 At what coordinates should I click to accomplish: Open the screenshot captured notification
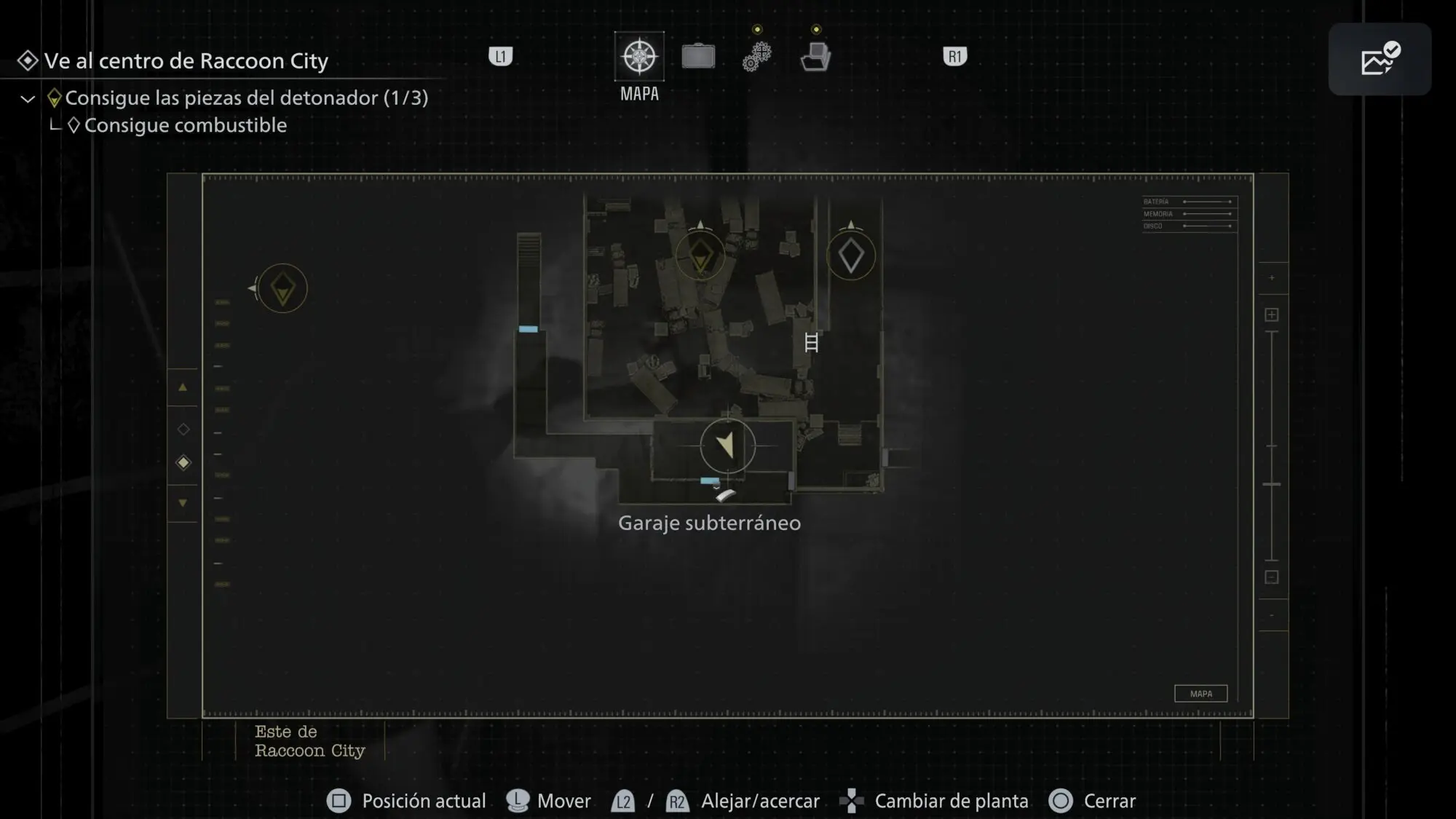click(1380, 59)
